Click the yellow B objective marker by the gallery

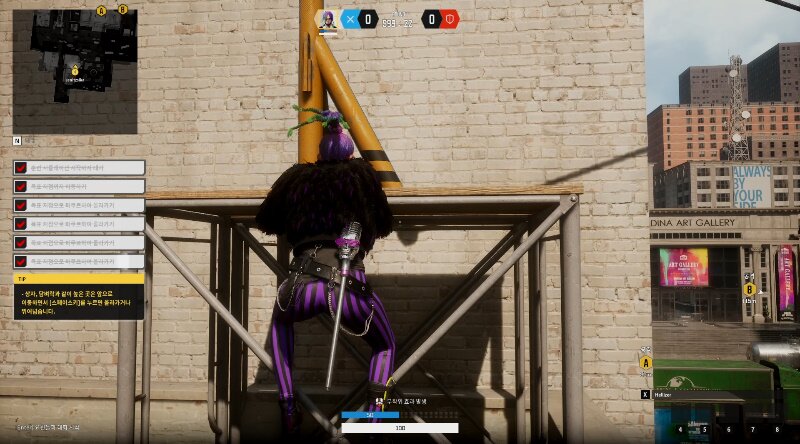click(749, 288)
